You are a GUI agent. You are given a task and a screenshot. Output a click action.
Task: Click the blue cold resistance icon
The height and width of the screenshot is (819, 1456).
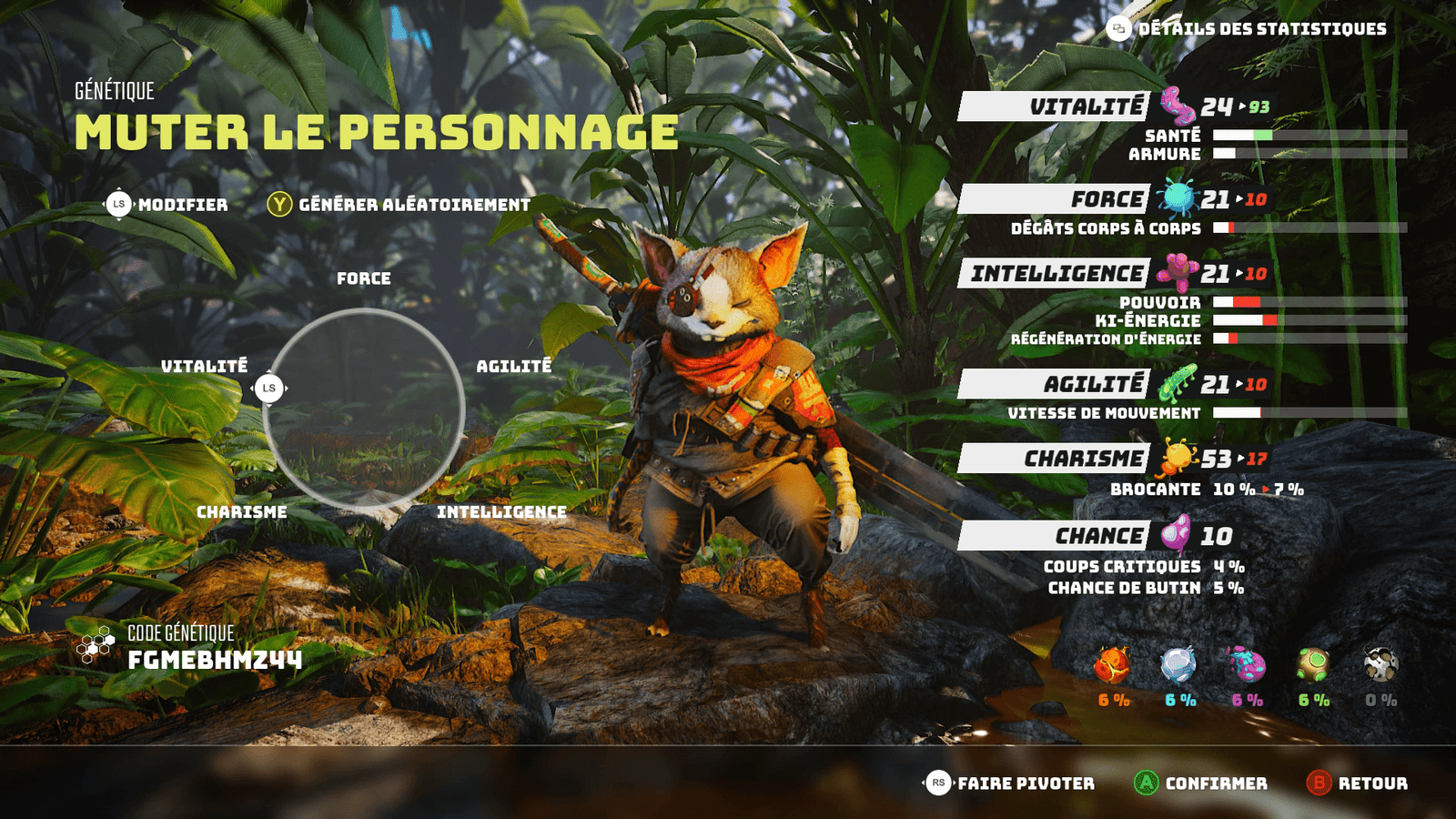pyautogui.click(x=1179, y=666)
